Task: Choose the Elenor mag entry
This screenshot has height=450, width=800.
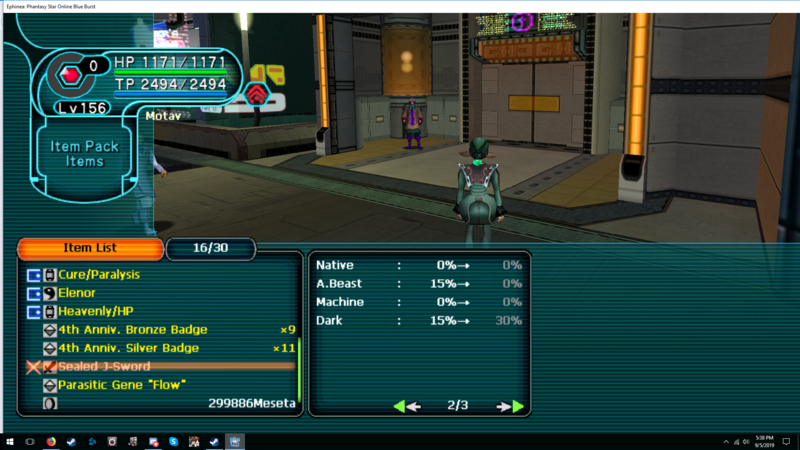Action: point(76,293)
